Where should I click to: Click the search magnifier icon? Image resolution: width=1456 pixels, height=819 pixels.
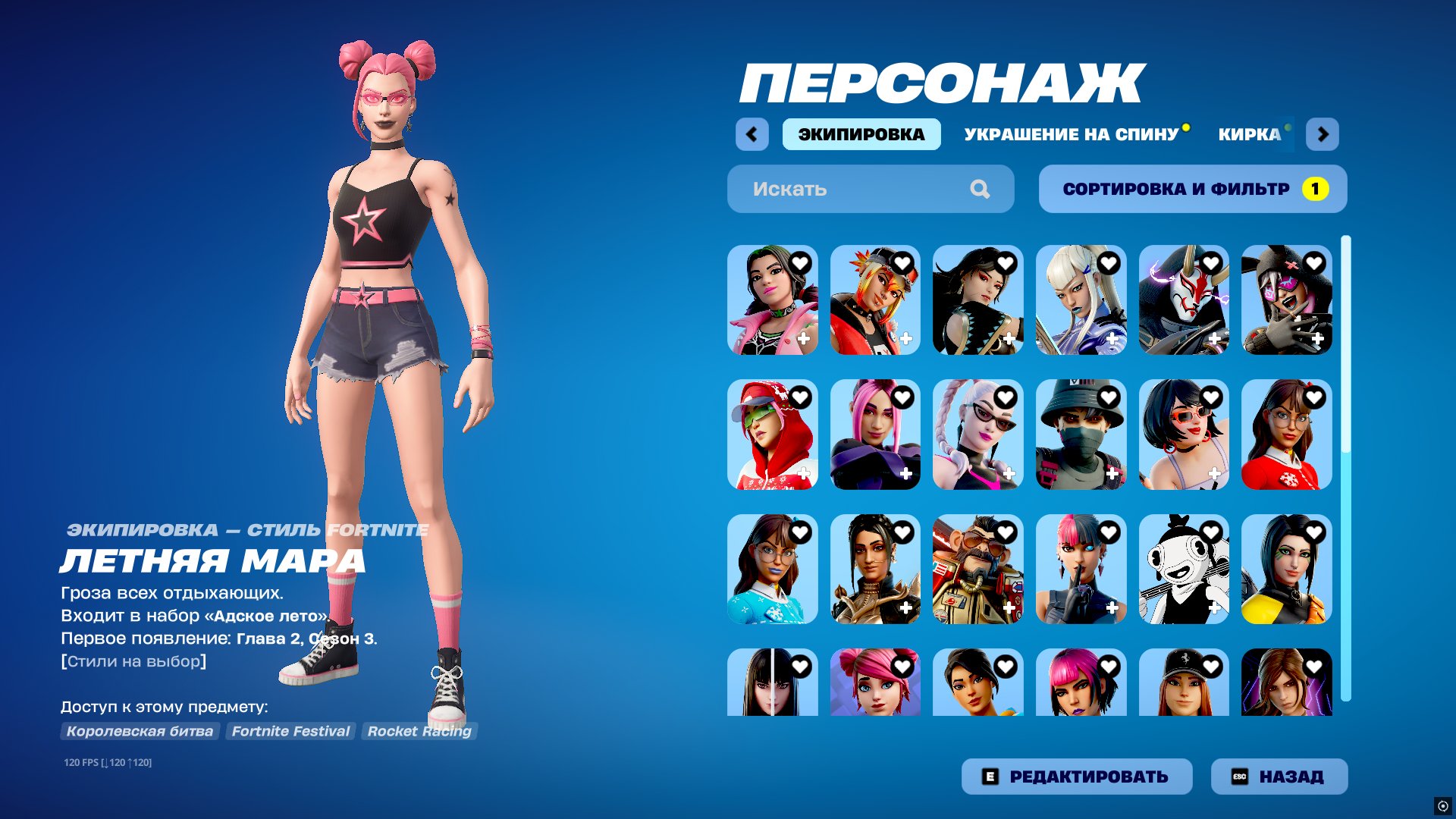981,189
